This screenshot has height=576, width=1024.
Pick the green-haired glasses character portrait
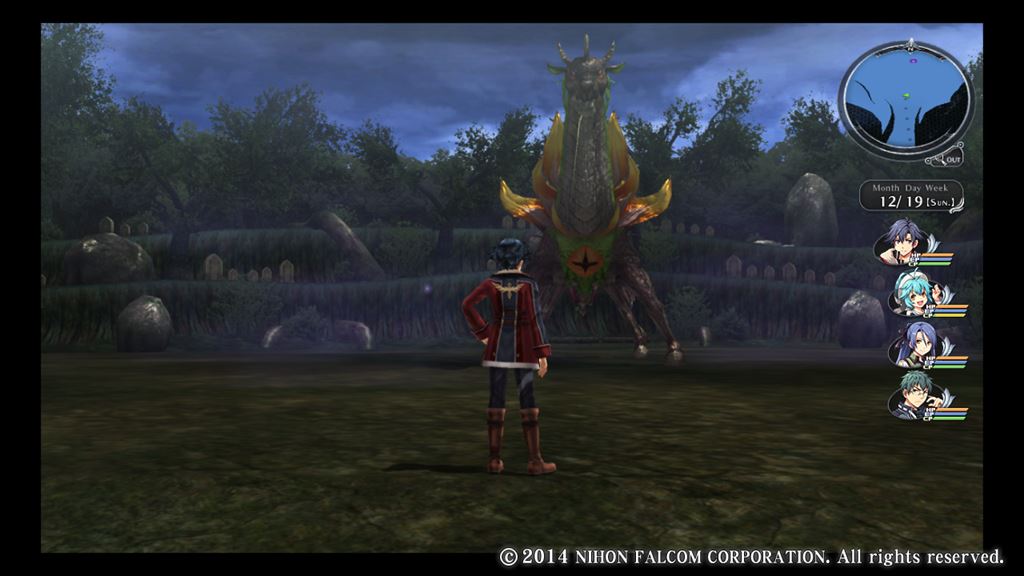click(x=908, y=397)
